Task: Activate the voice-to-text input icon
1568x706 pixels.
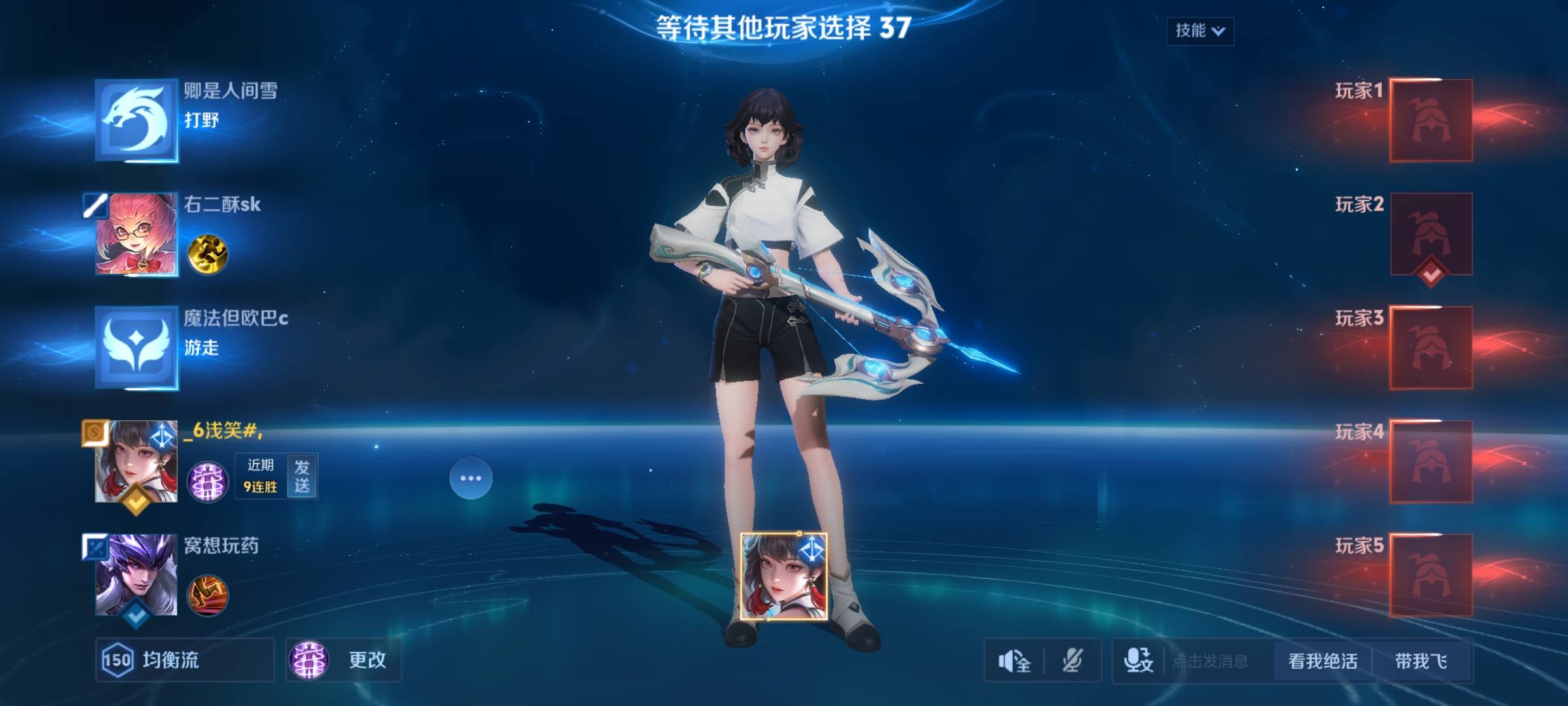Action: pos(1138,661)
